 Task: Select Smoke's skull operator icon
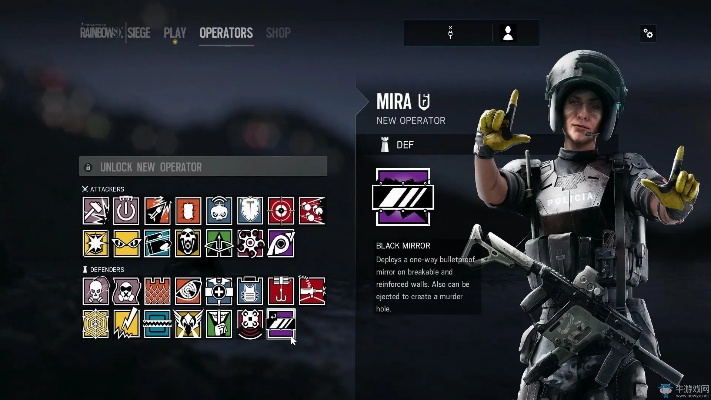pyautogui.click(x=95, y=291)
